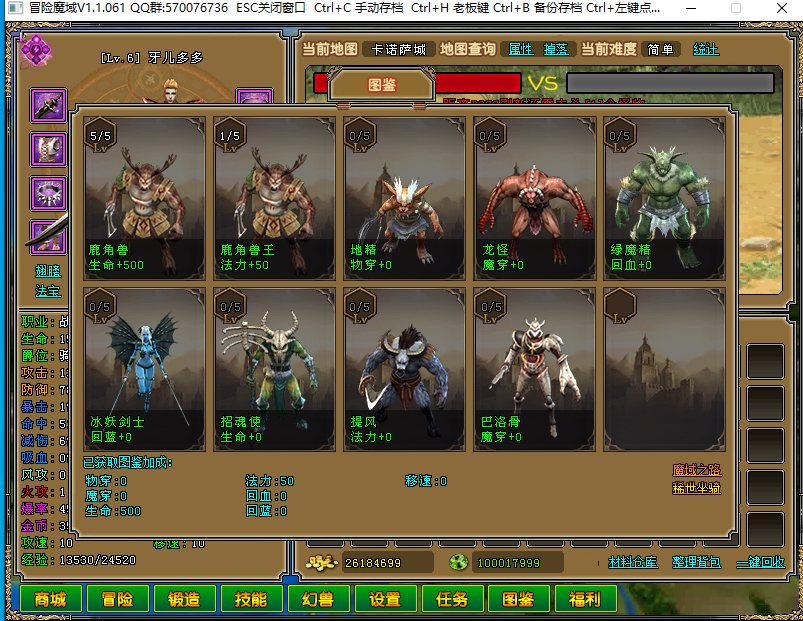Close the game window
The width and height of the screenshot is (803, 621).
(x=780, y=8)
